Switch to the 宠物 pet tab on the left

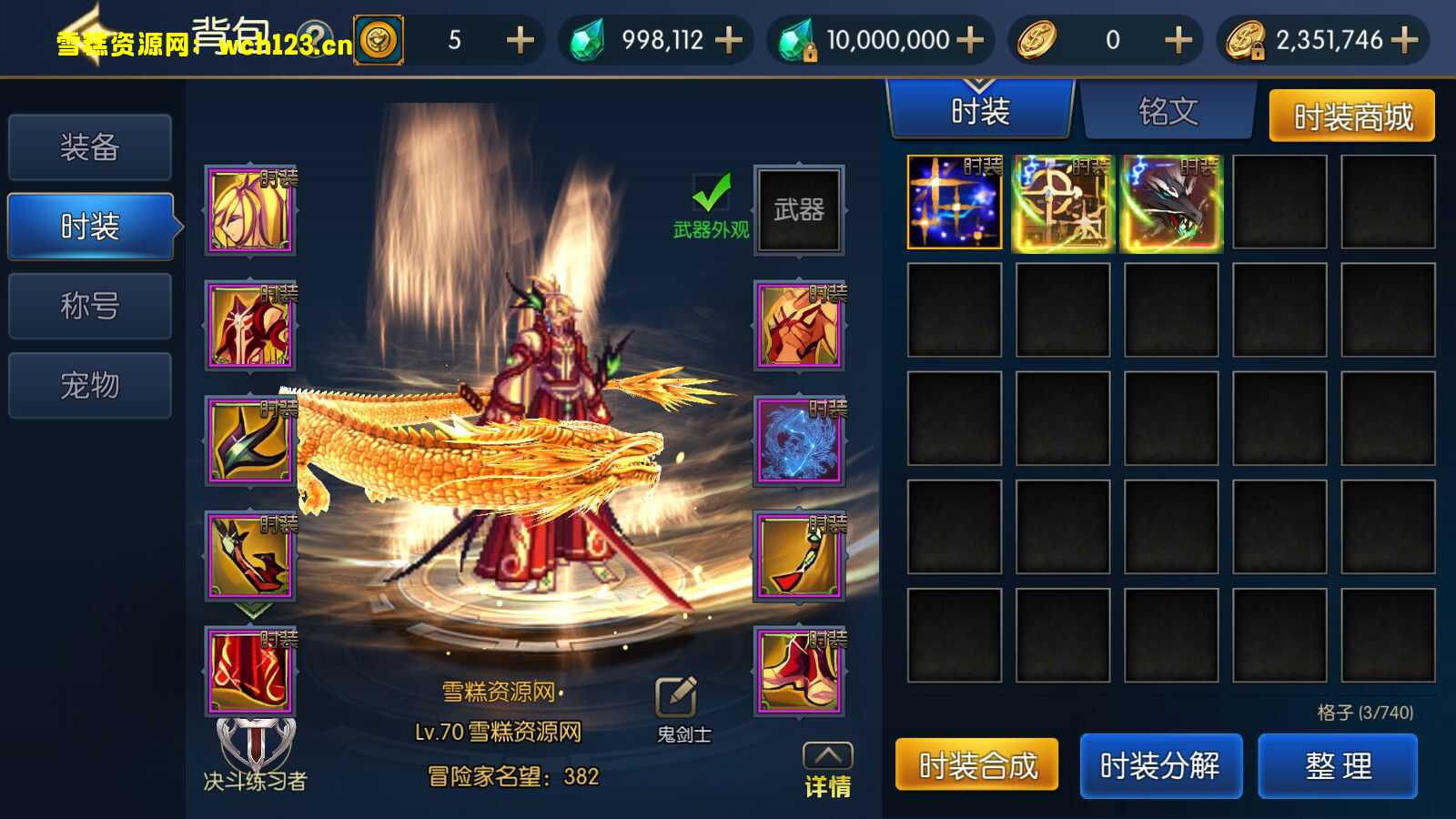click(89, 385)
